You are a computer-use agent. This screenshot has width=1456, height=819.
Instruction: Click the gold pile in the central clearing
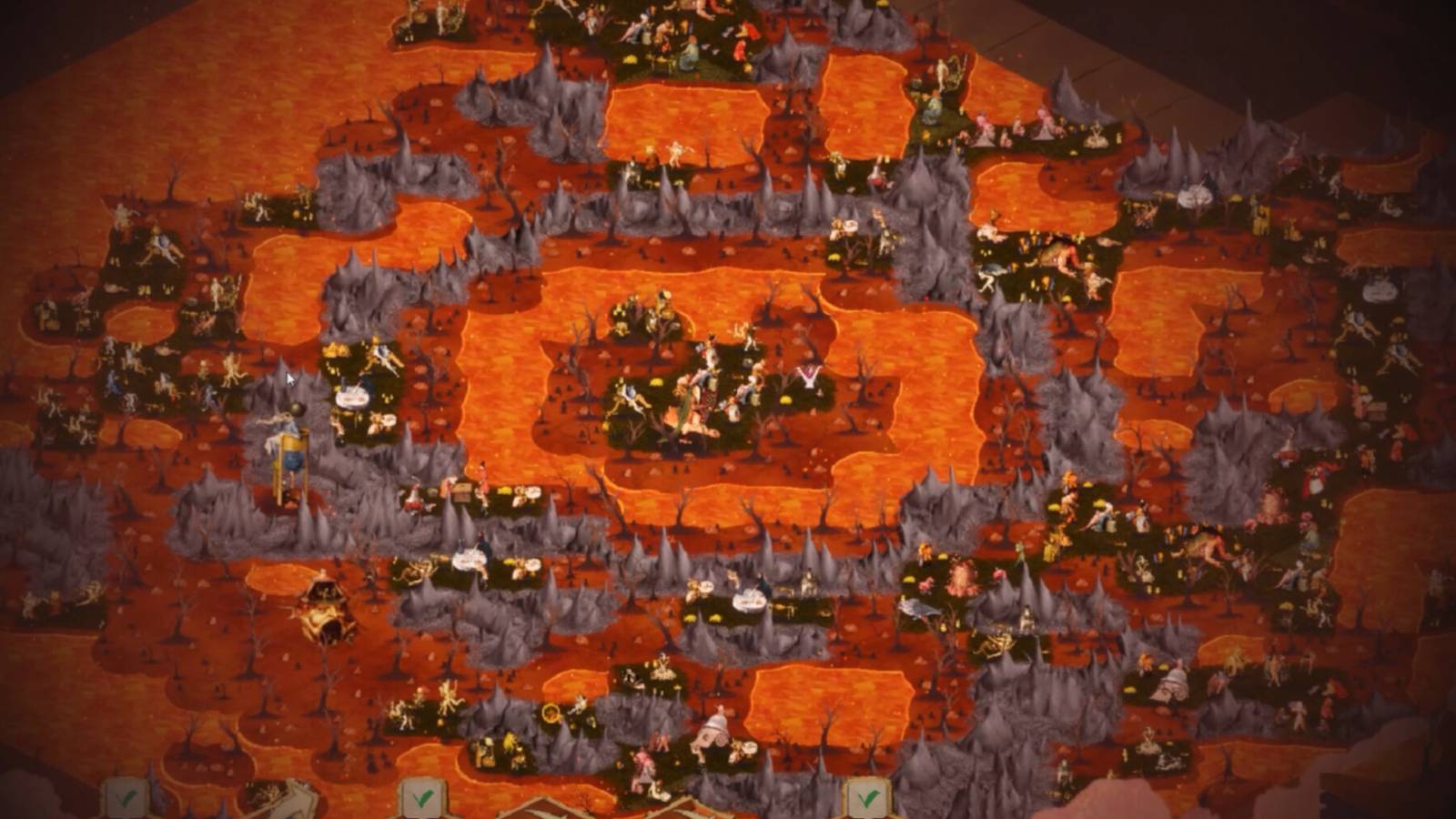[x=656, y=381]
